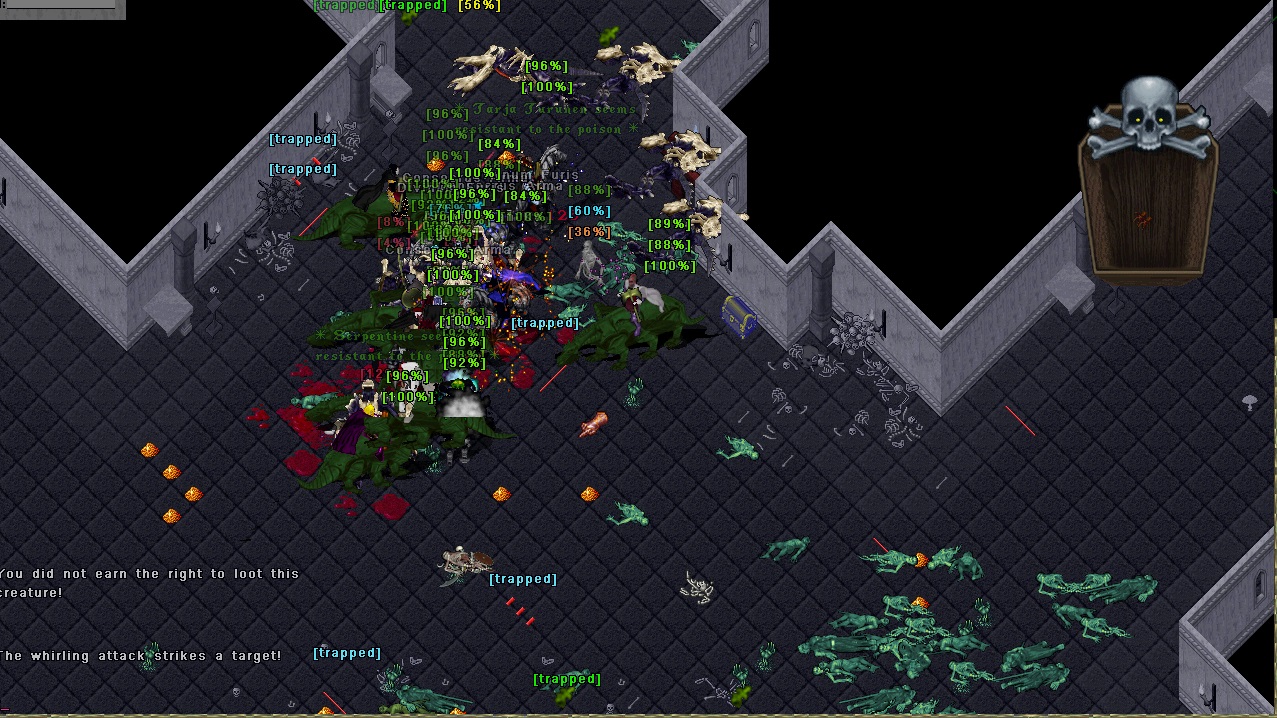Pick the small red item inside the coffin

(1143, 219)
